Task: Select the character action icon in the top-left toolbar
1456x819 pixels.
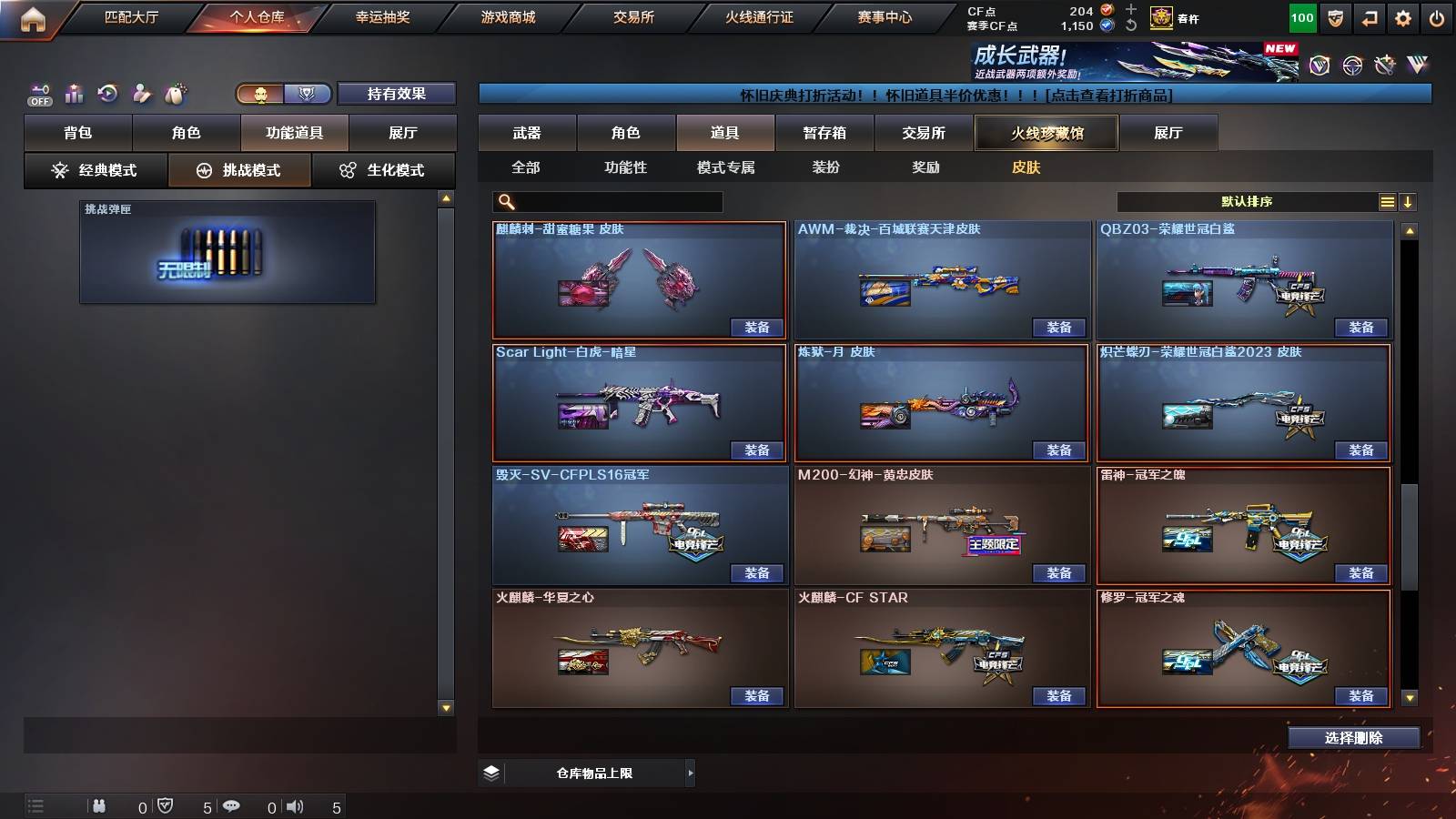Action: pyautogui.click(x=141, y=91)
